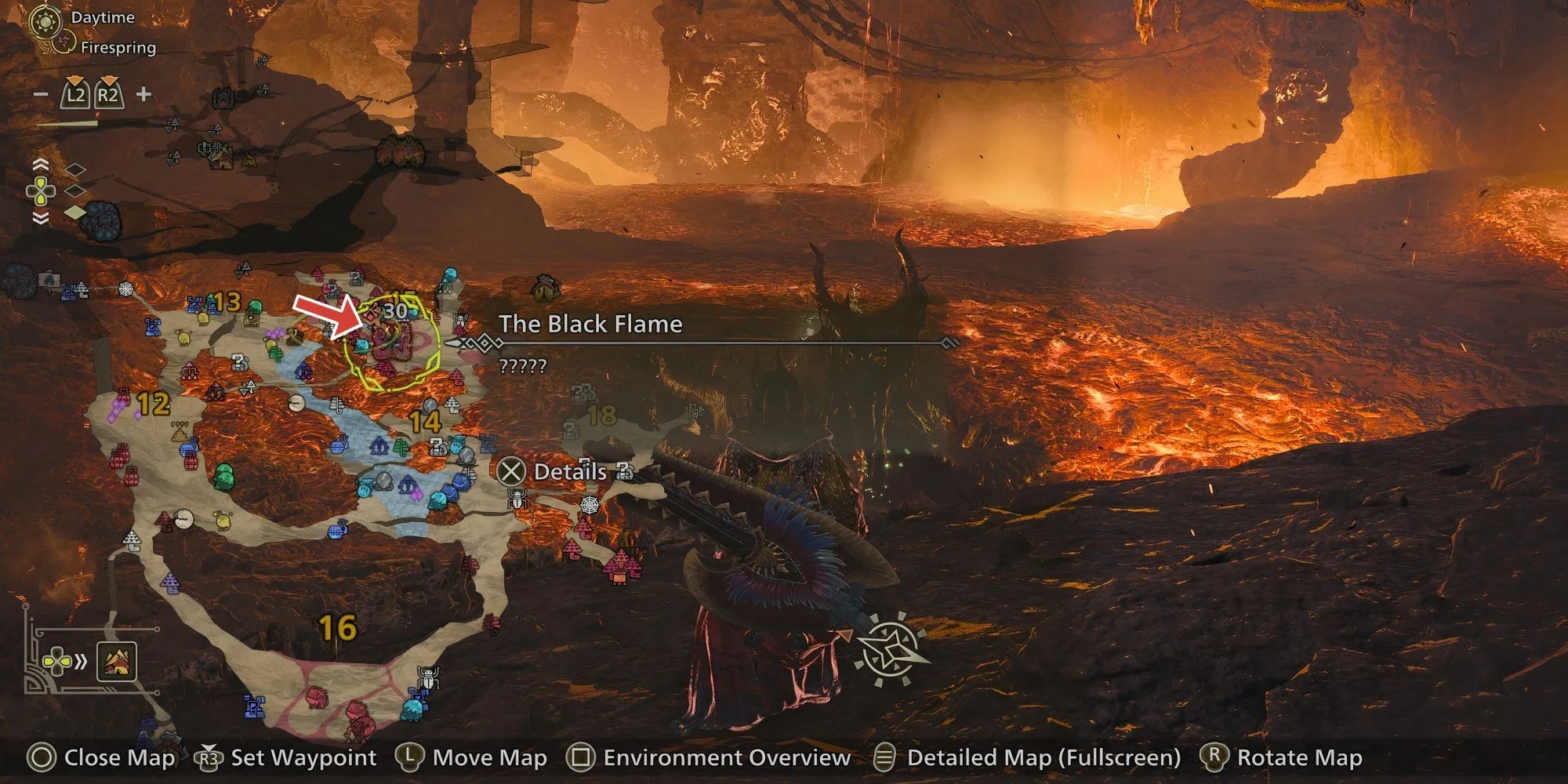Select the Move Map label
Image resolution: width=1568 pixels, height=784 pixels.
(x=489, y=757)
